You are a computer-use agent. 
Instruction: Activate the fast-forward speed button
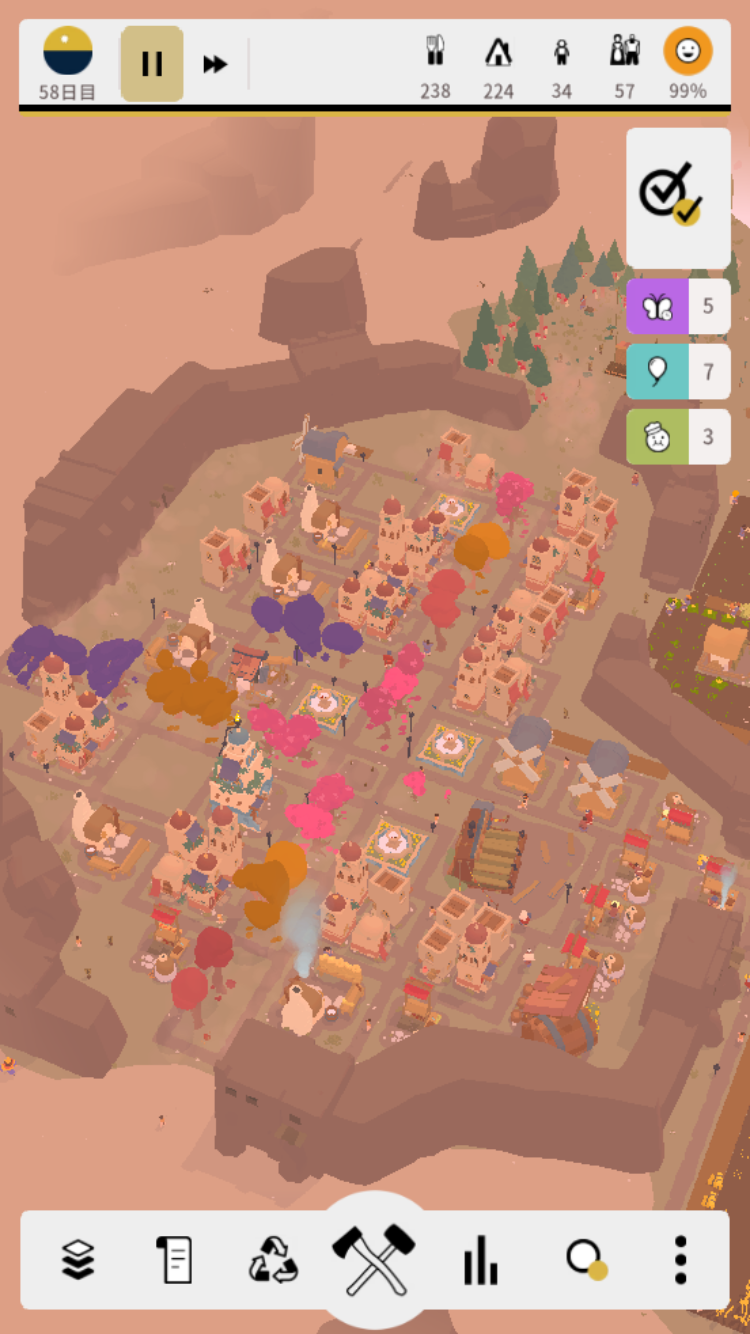pyautogui.click(x=215, y=64)
